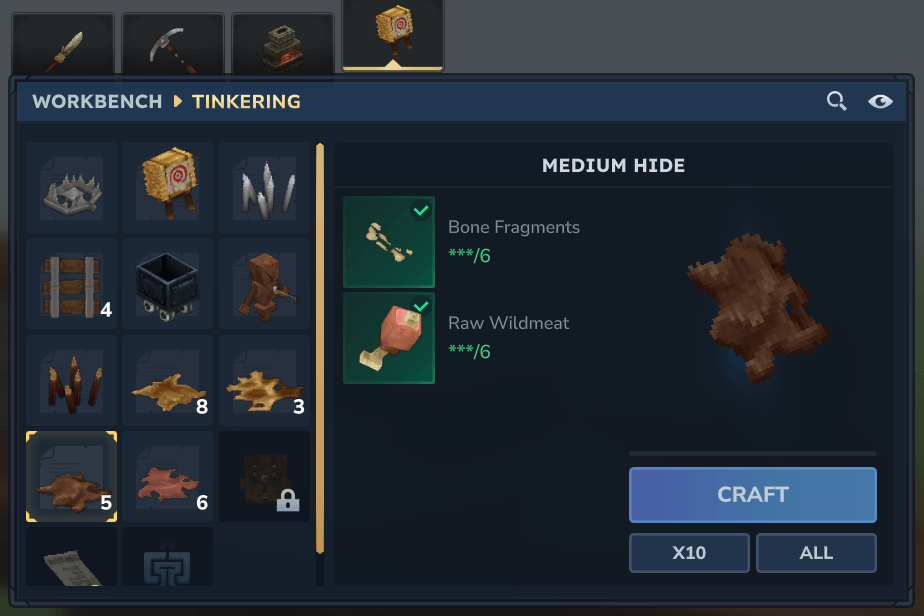924x616 pixels.
Task: Choose the ALL craft quantity button
Action: 816,553
